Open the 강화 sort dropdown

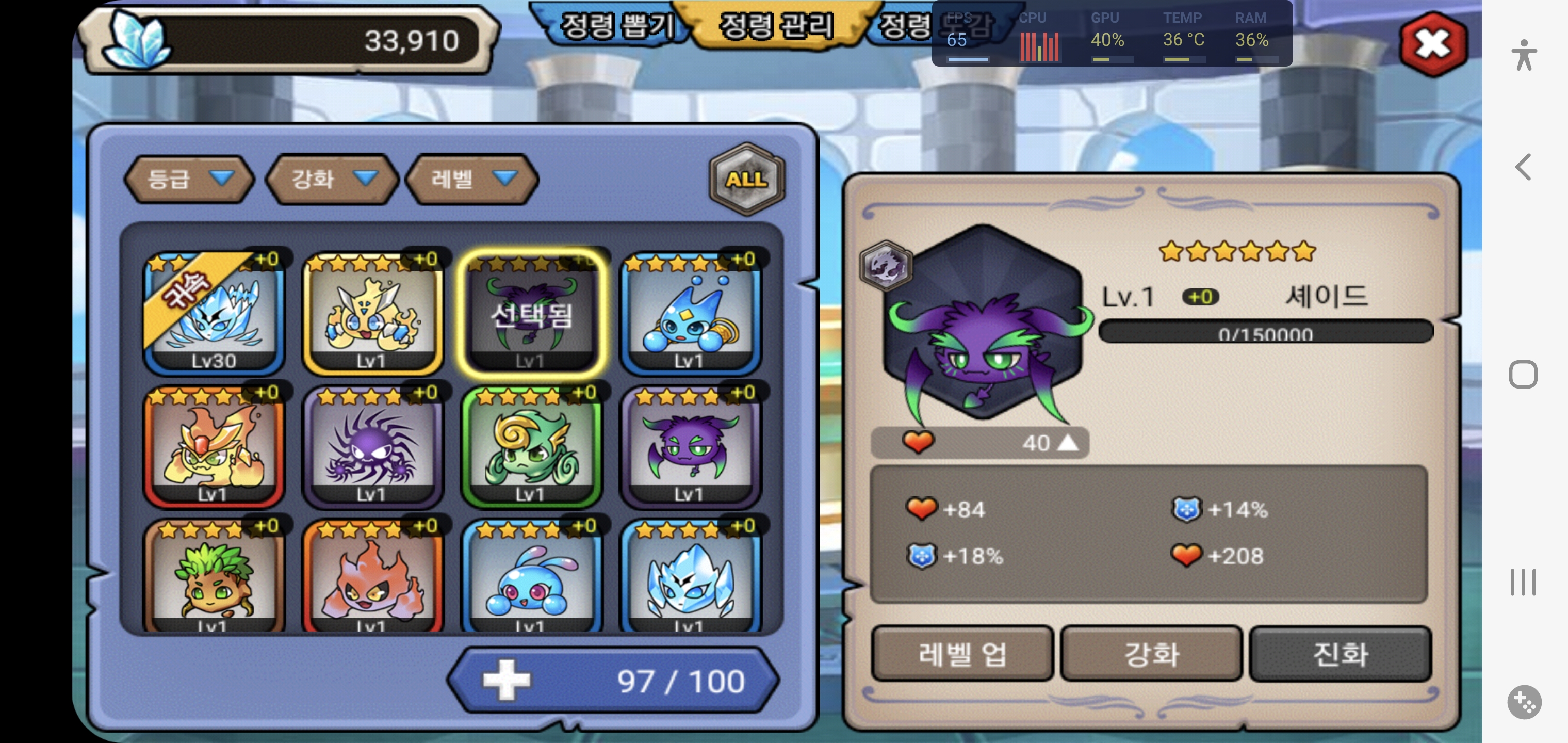(x=332, y=179)
